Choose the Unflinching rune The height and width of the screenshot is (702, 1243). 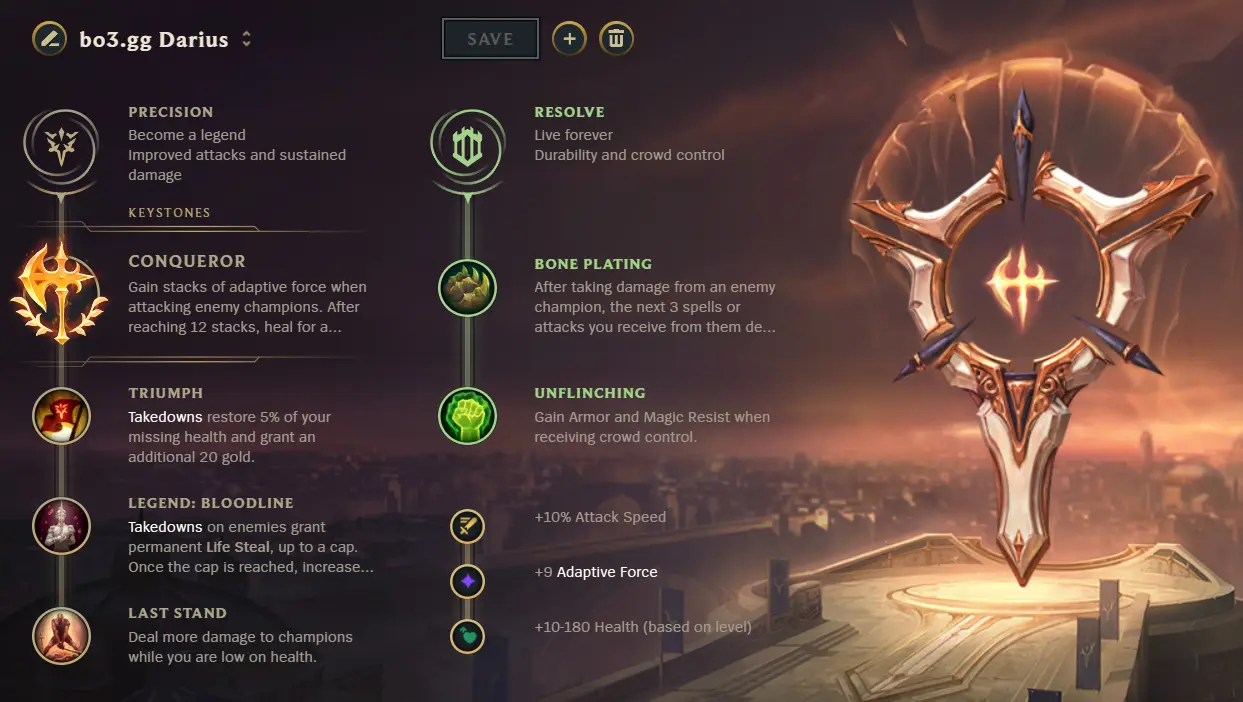coord(467,416)
